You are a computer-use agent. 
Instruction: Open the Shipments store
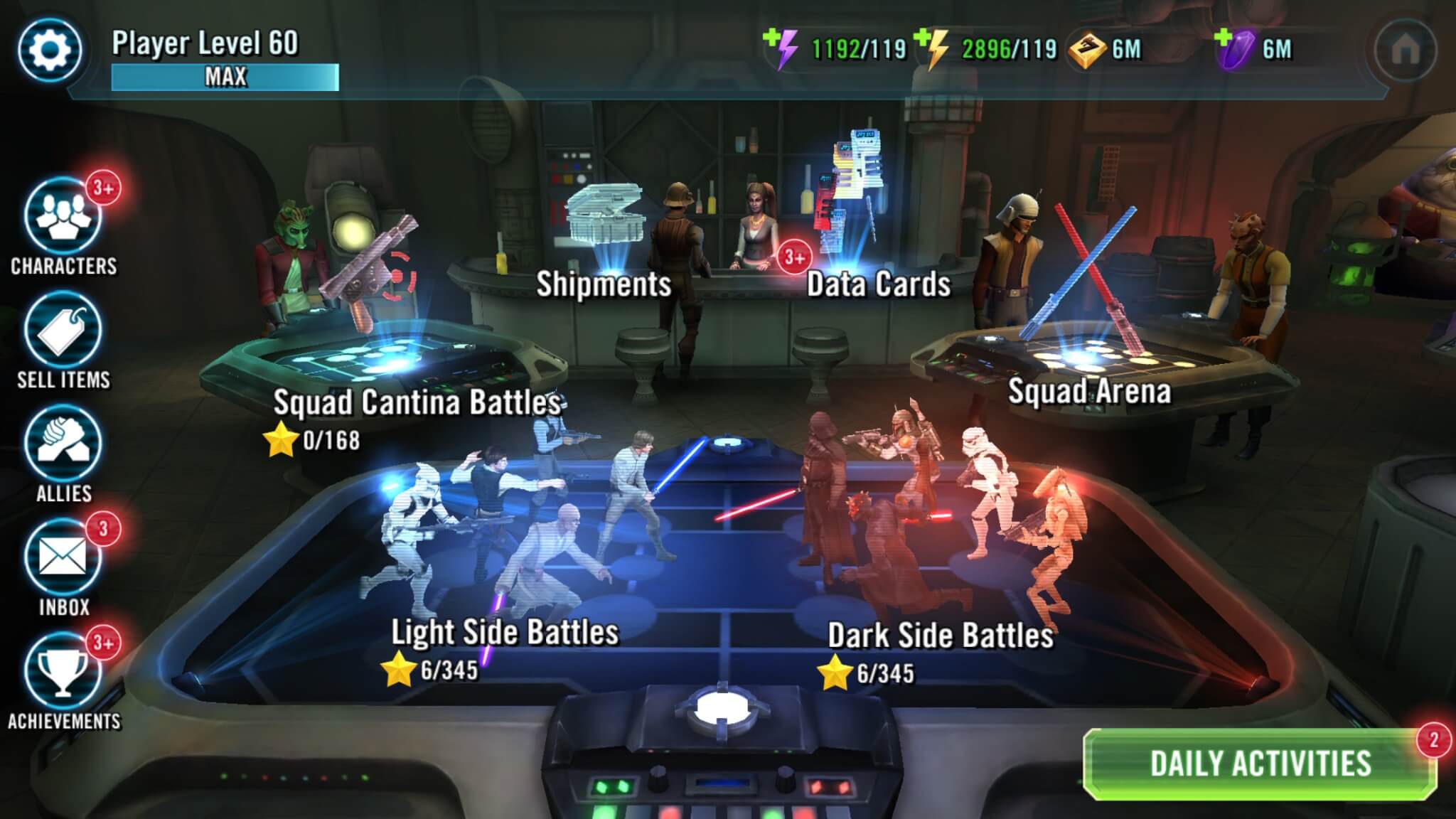[603, 286]
